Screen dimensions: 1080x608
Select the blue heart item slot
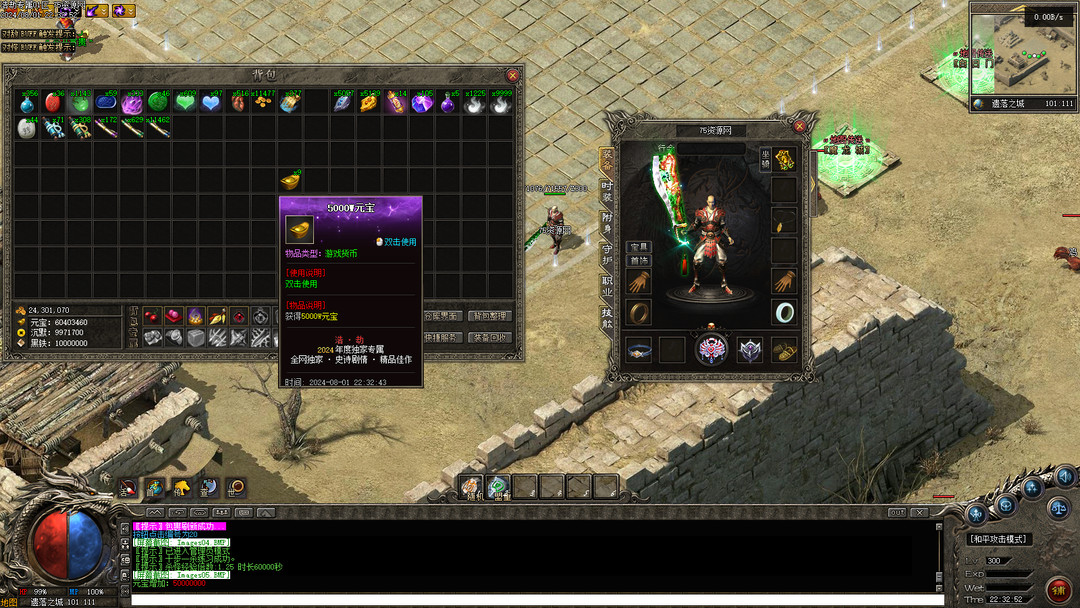coord(212,102)
